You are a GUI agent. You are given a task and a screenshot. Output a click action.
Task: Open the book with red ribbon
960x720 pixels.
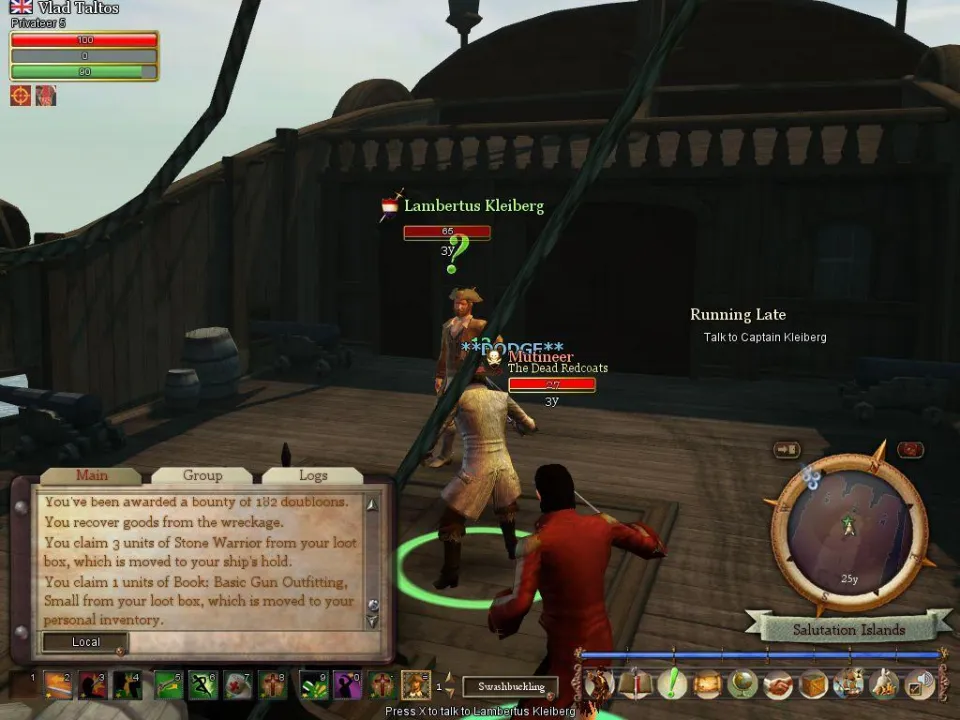click(636, 684)
